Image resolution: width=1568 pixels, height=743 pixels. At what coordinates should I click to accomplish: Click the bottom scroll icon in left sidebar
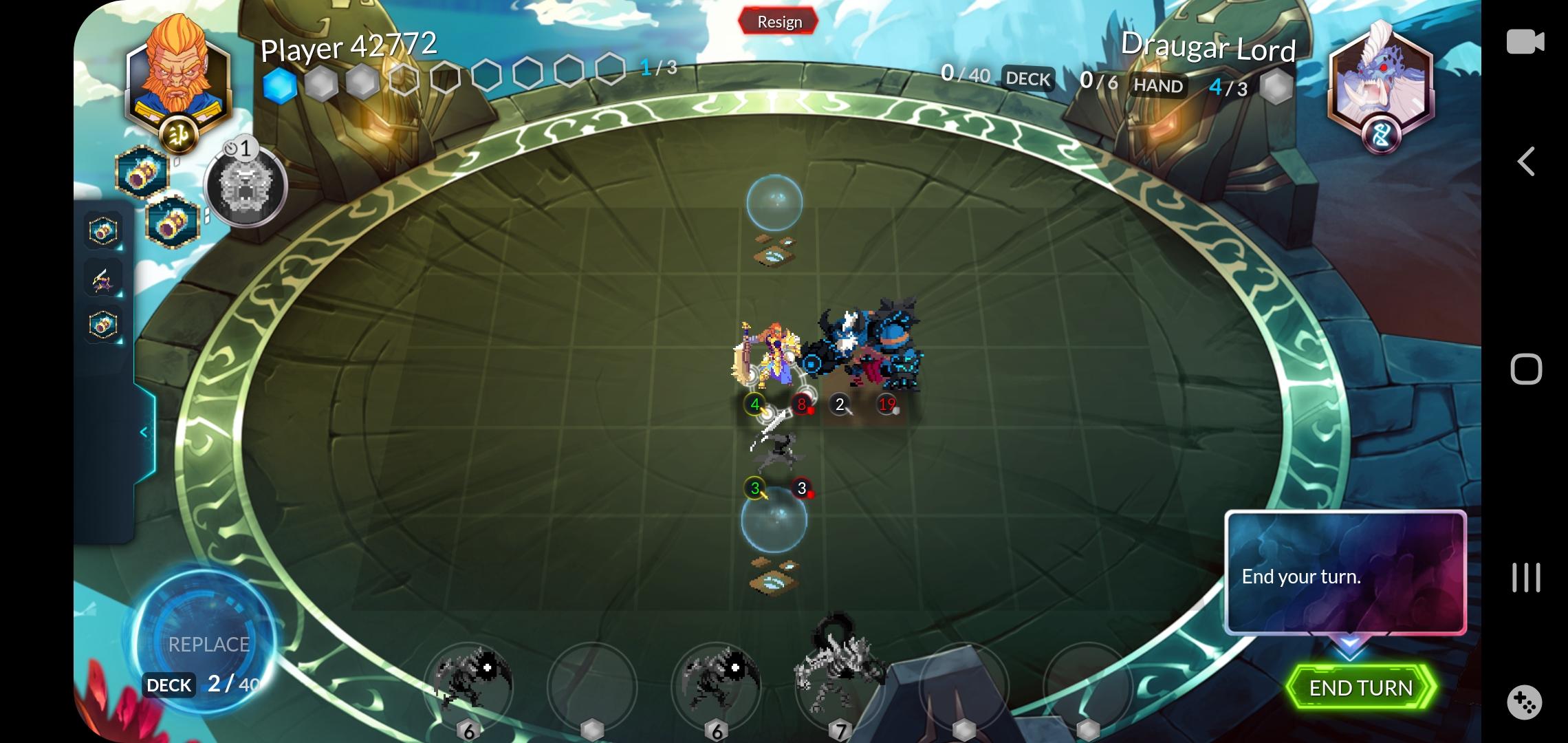pos(103,325)
